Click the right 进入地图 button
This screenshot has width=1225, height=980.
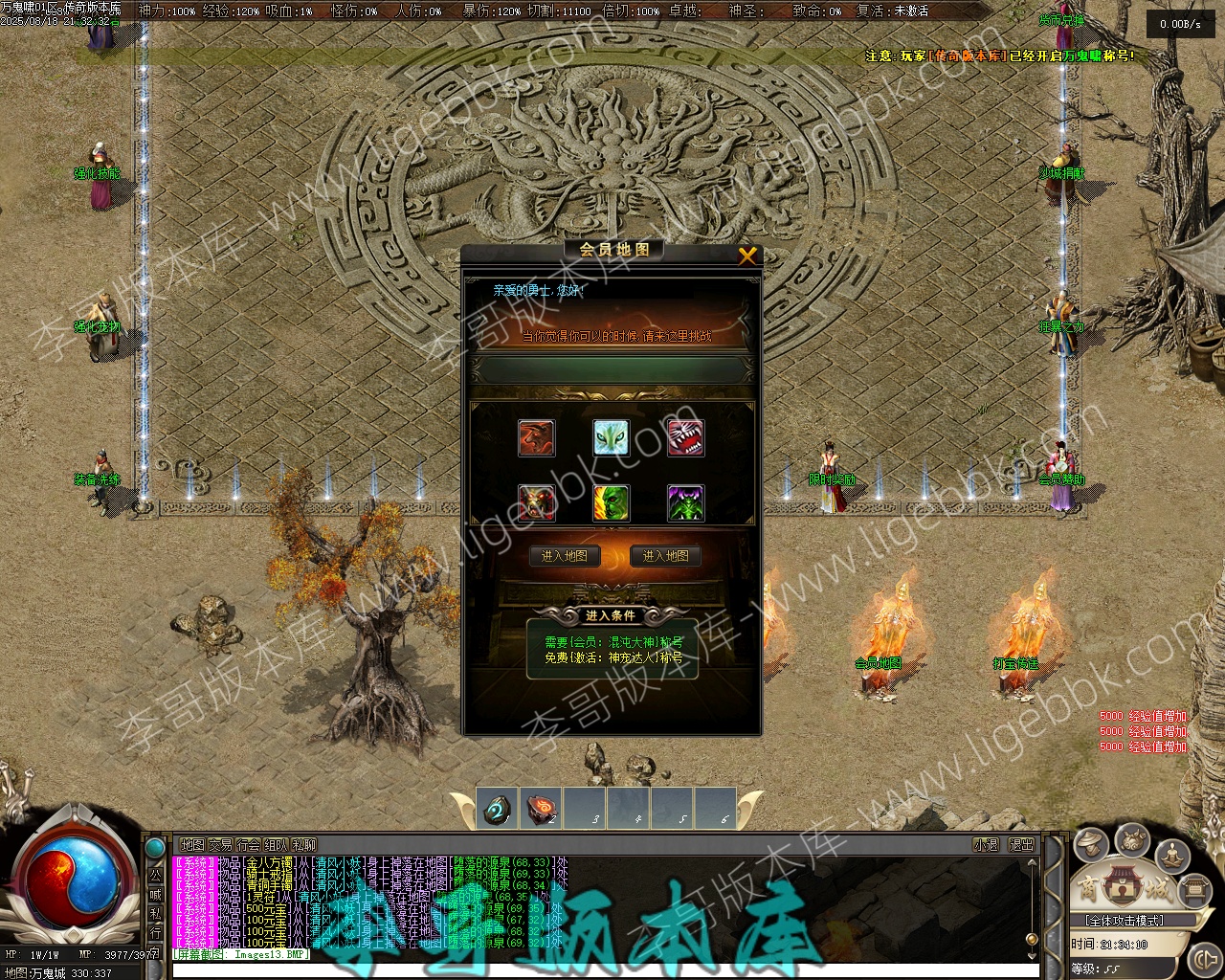coord(666,556)
